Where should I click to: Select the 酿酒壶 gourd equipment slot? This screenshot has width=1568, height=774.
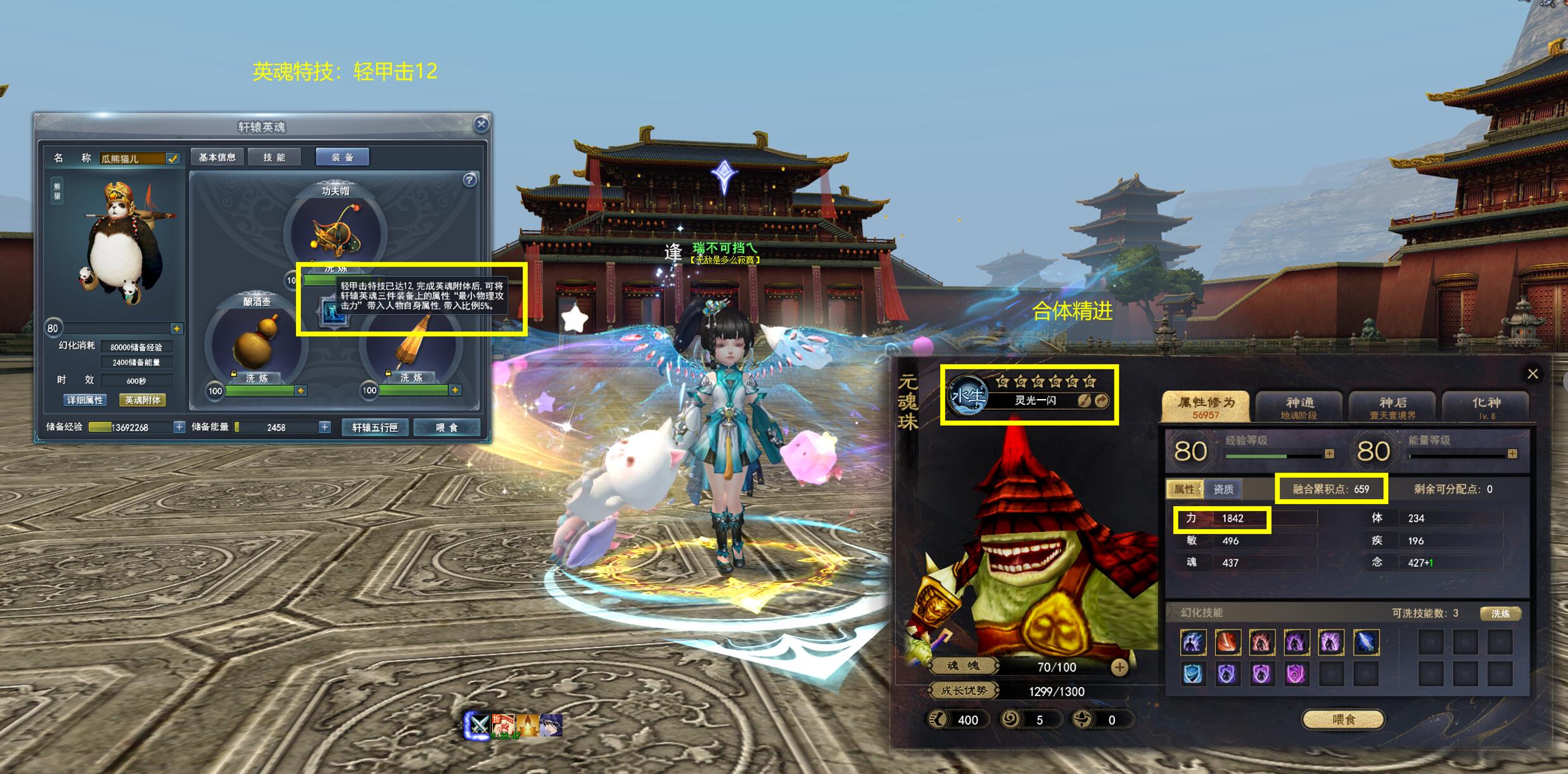click(x=257, y=342)
